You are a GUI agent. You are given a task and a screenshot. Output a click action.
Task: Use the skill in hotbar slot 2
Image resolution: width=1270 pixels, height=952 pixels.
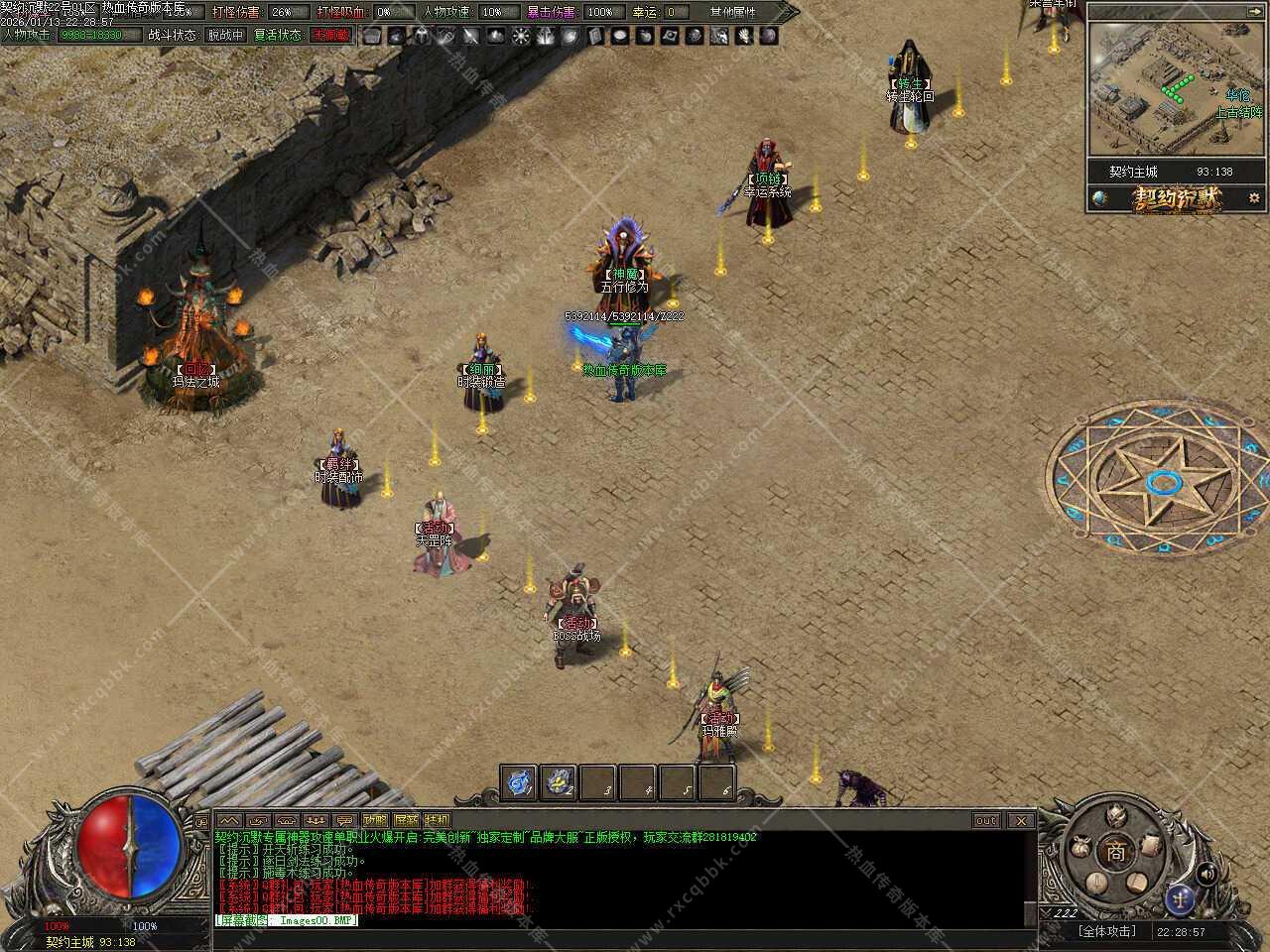pos(559,782)
